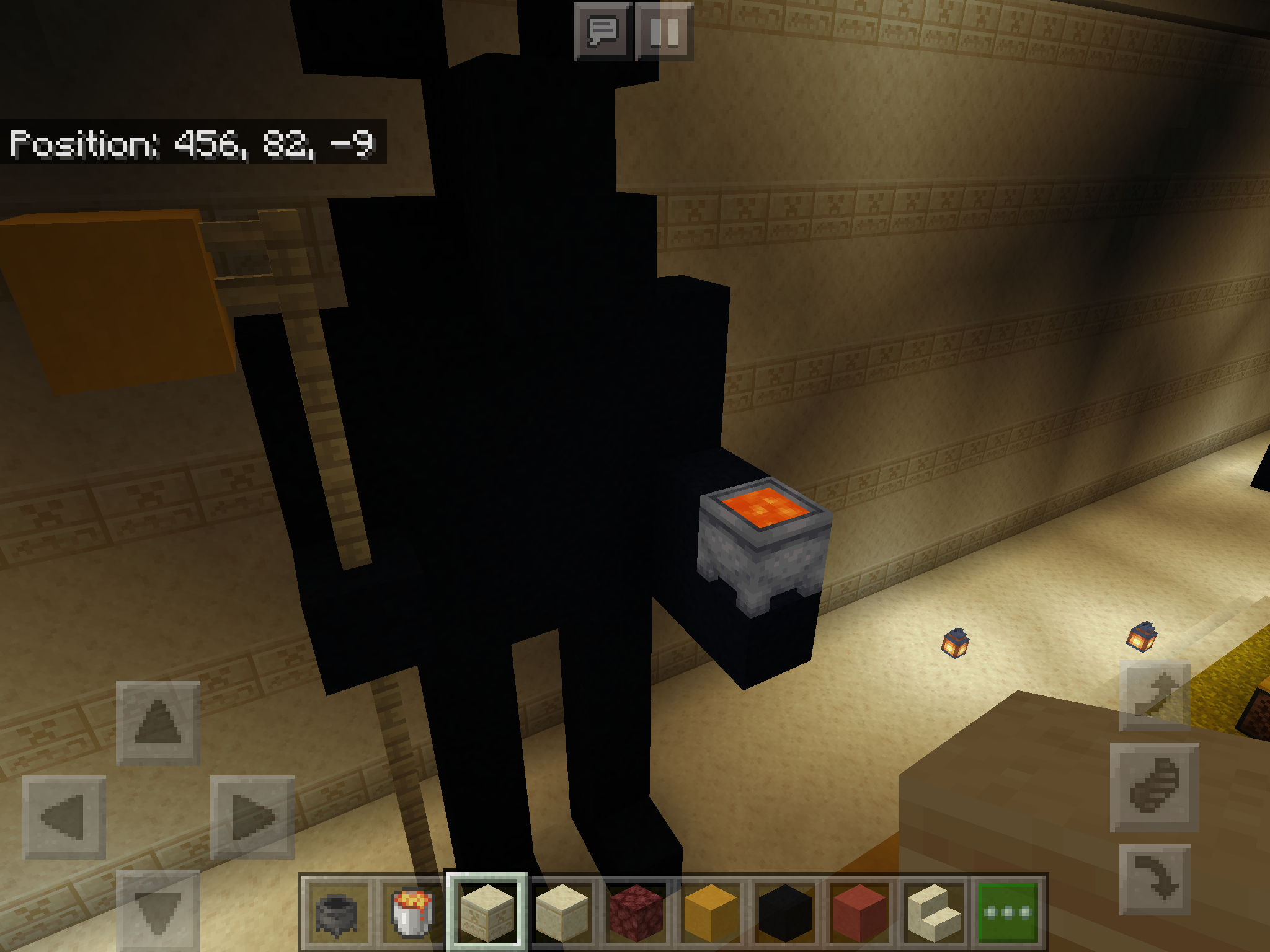Pick the dark red nether wart block

pyautogui.click(x=636, y=912)
